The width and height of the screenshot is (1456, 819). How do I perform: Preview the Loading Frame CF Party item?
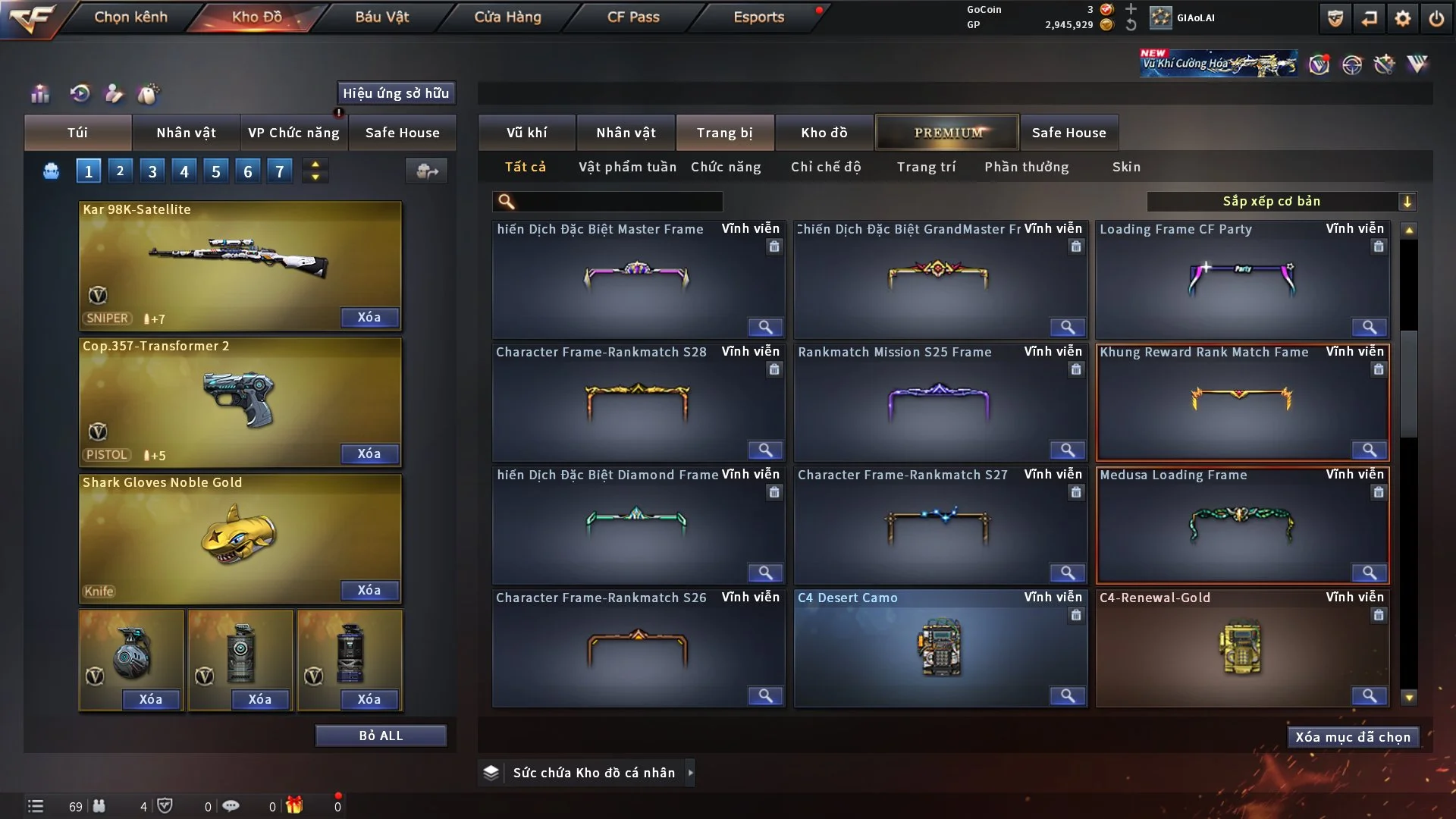tap(1369, 328)
